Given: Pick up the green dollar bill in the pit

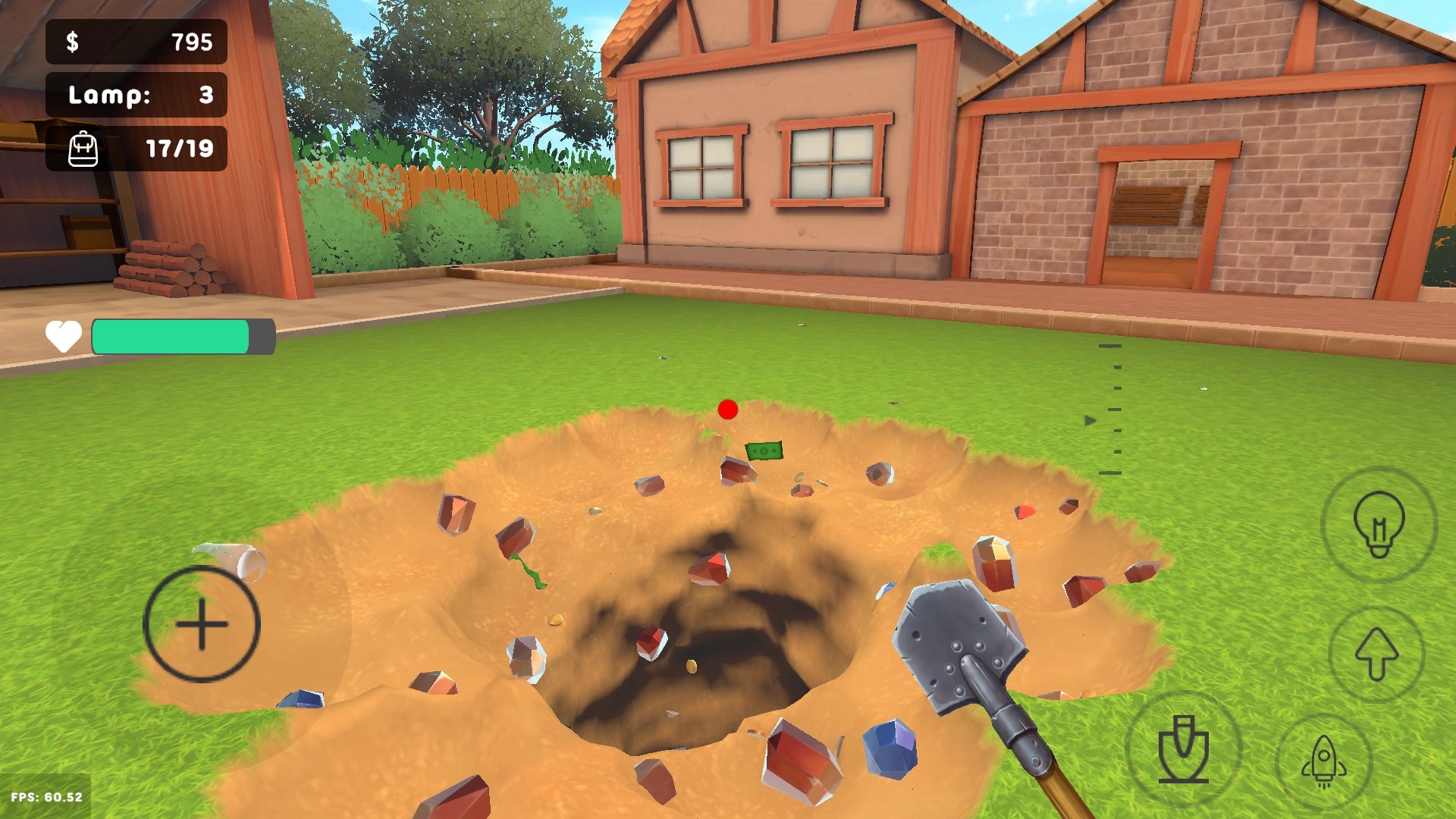Looking at the screenshot, I should coord(766,452).
